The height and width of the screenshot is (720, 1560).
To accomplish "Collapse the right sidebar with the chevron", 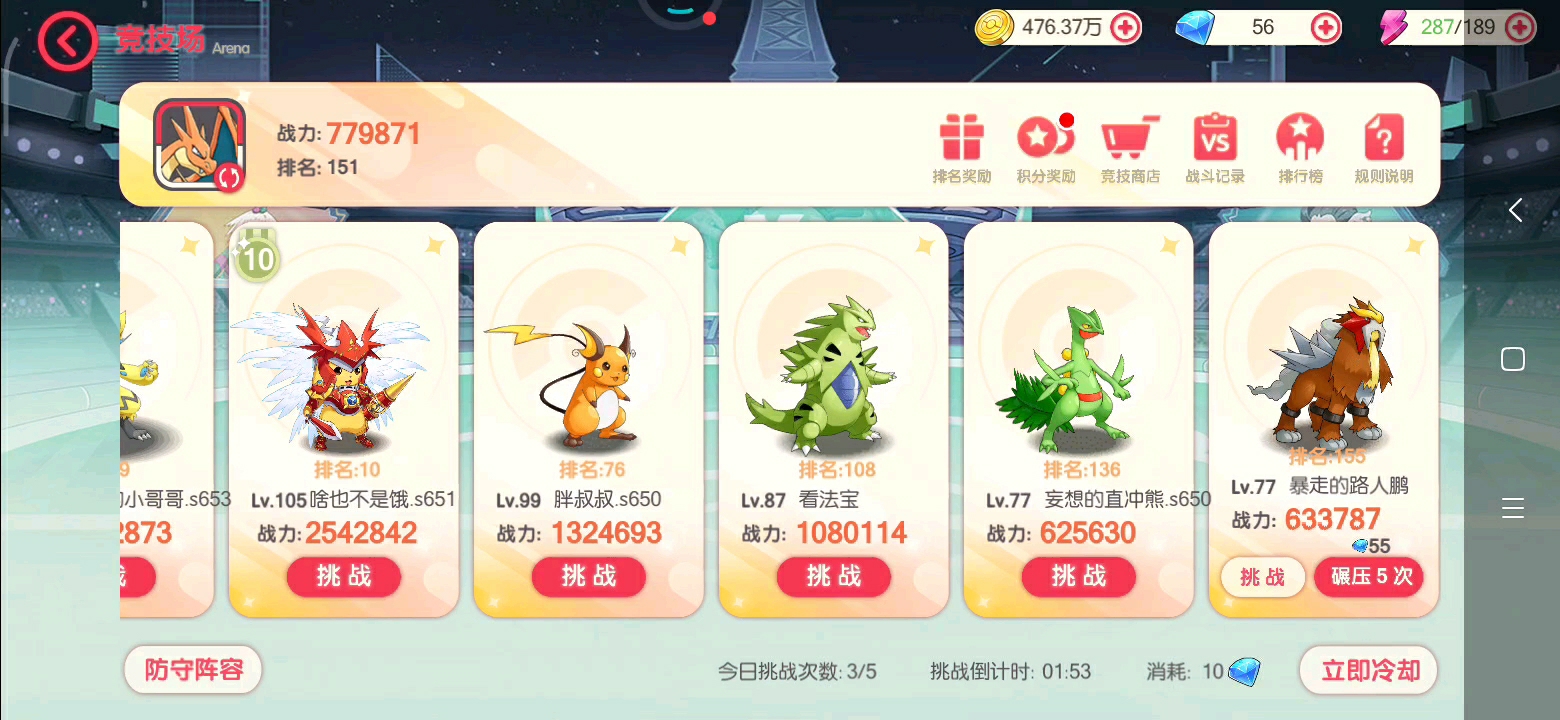I will [x=1516, y=210].
